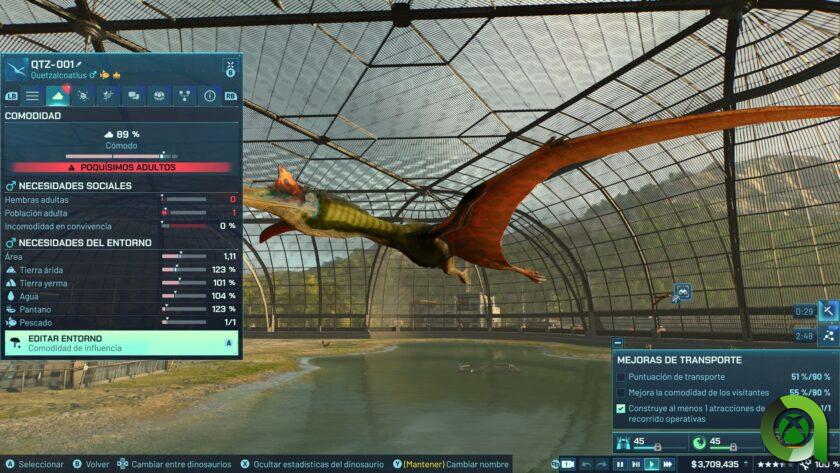The image size is (840, 473).
Task: Pause the game speed
Action: point(620,464)
